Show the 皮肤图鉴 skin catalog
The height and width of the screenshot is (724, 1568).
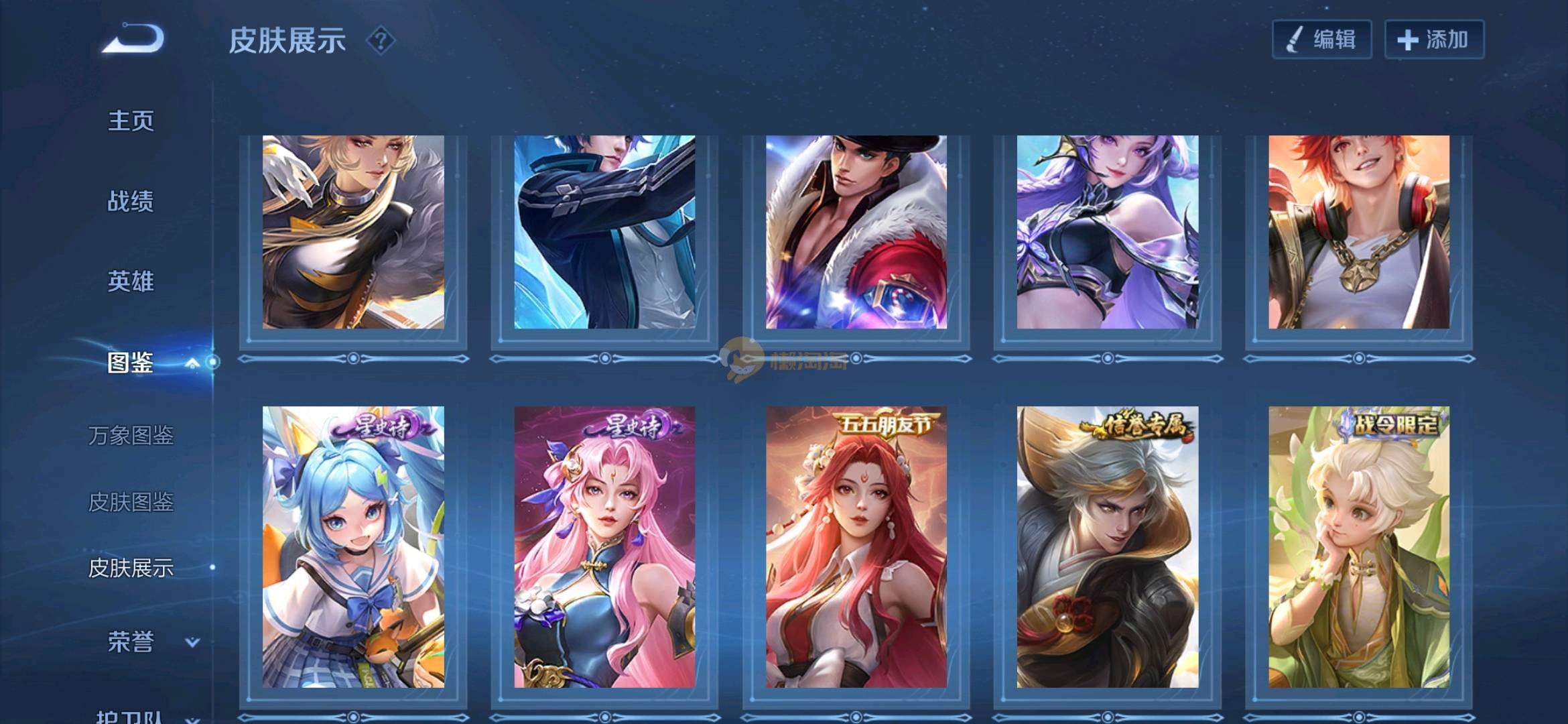[x=131, y=502]
